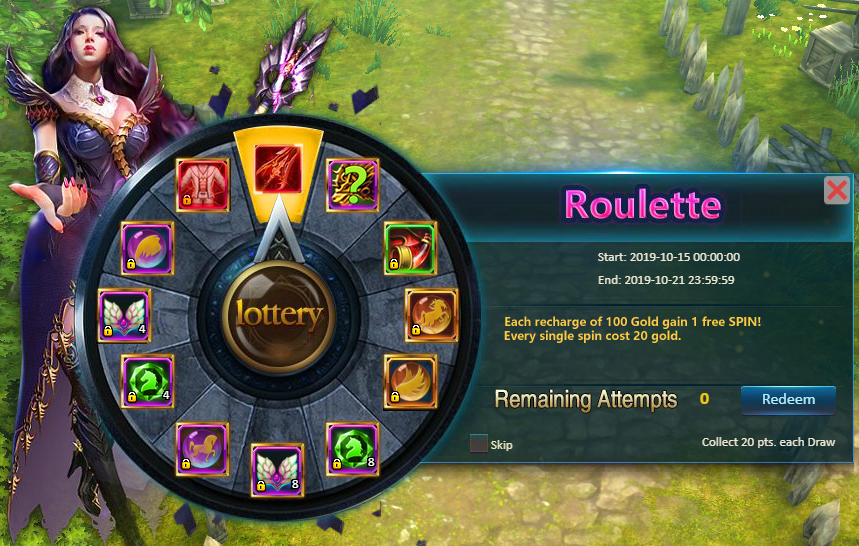Select the white wings prize marked 4
This screenshot has height=546, width=859.
click(125, 315)
